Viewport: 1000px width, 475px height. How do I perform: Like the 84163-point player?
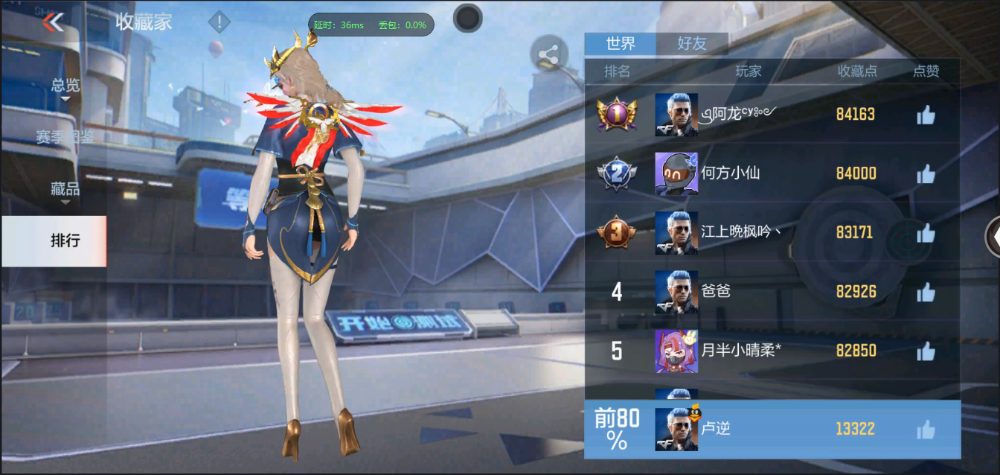(926, 115)
